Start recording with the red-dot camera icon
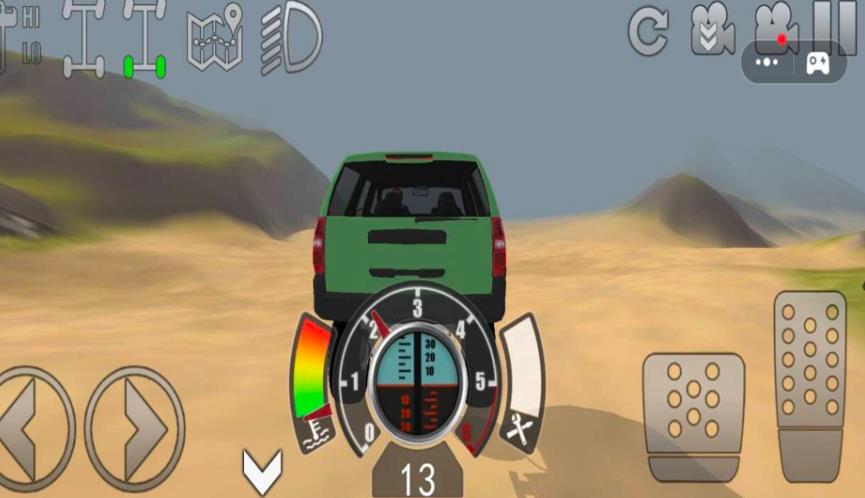Screen dimensions: 865x498 tap(777, 24)
